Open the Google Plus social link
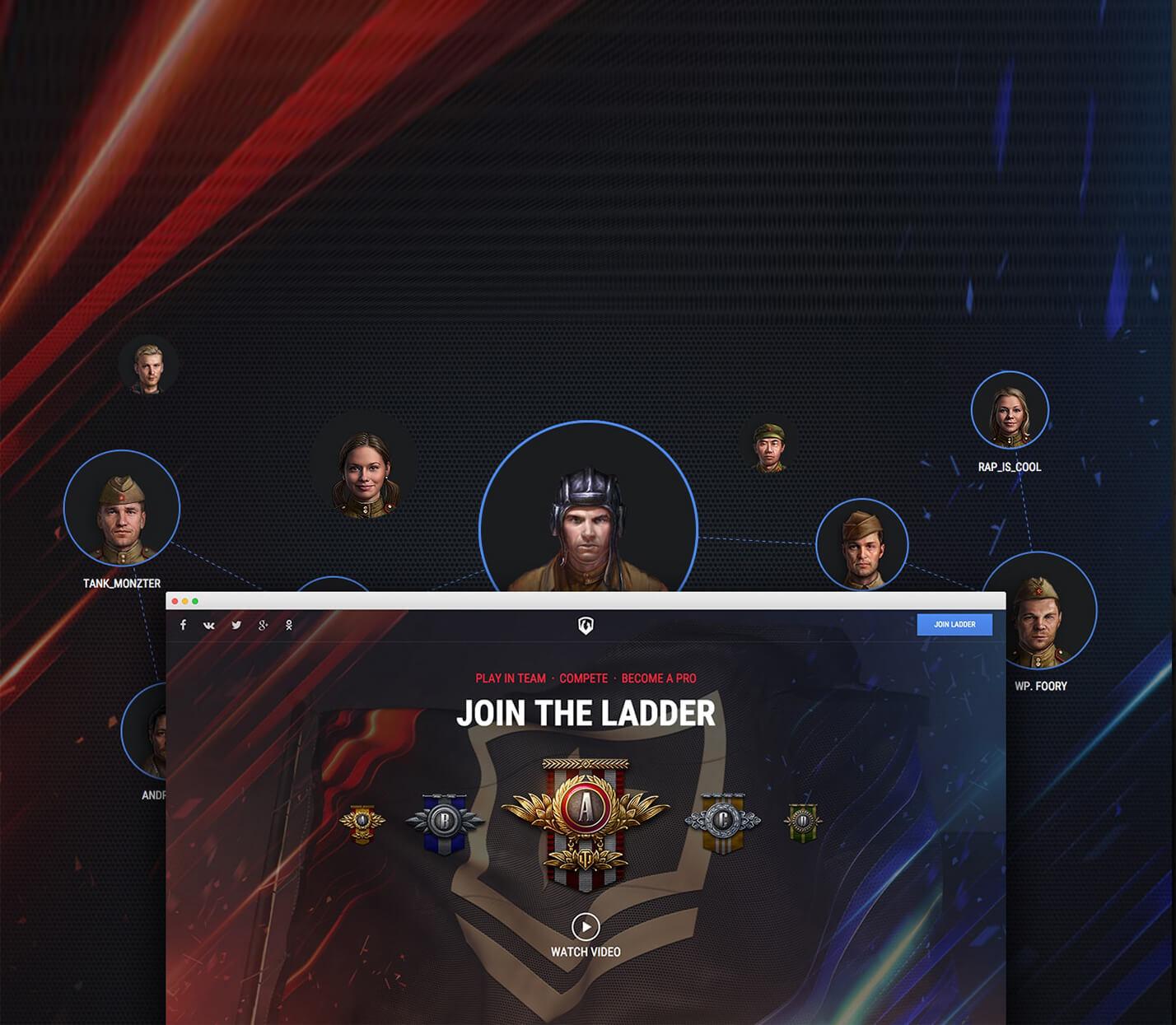Screen dimensions: 1176x1025 pyautogui.click(x=263, y=625)
